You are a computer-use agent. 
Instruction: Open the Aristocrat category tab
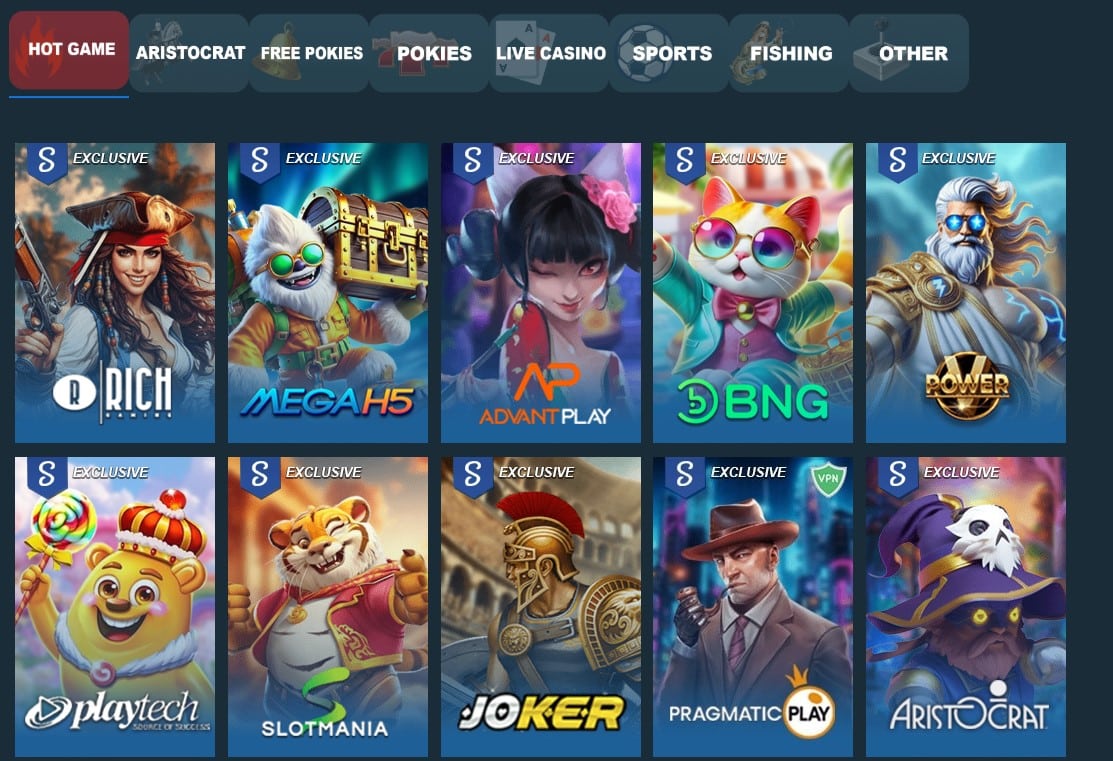(189, 53)
